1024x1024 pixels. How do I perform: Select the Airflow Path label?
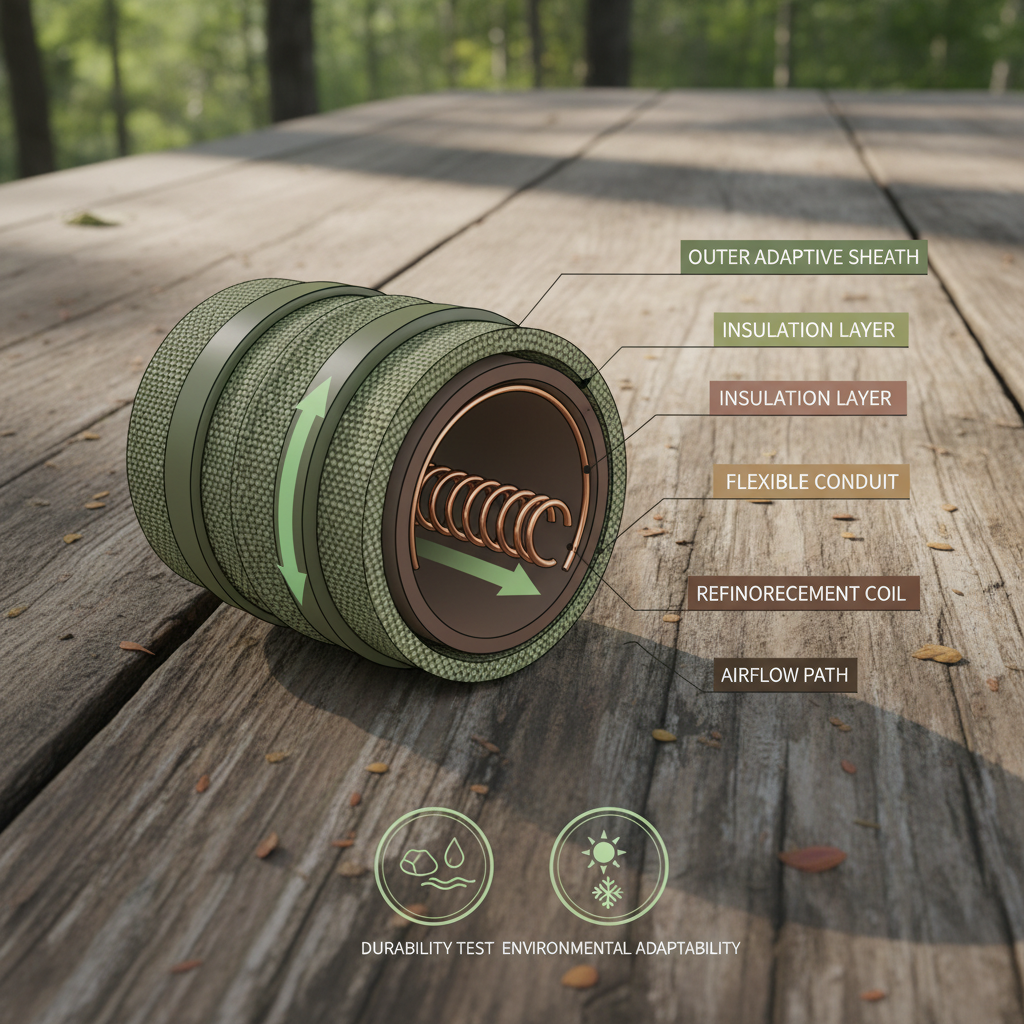(x=784, y=675)
